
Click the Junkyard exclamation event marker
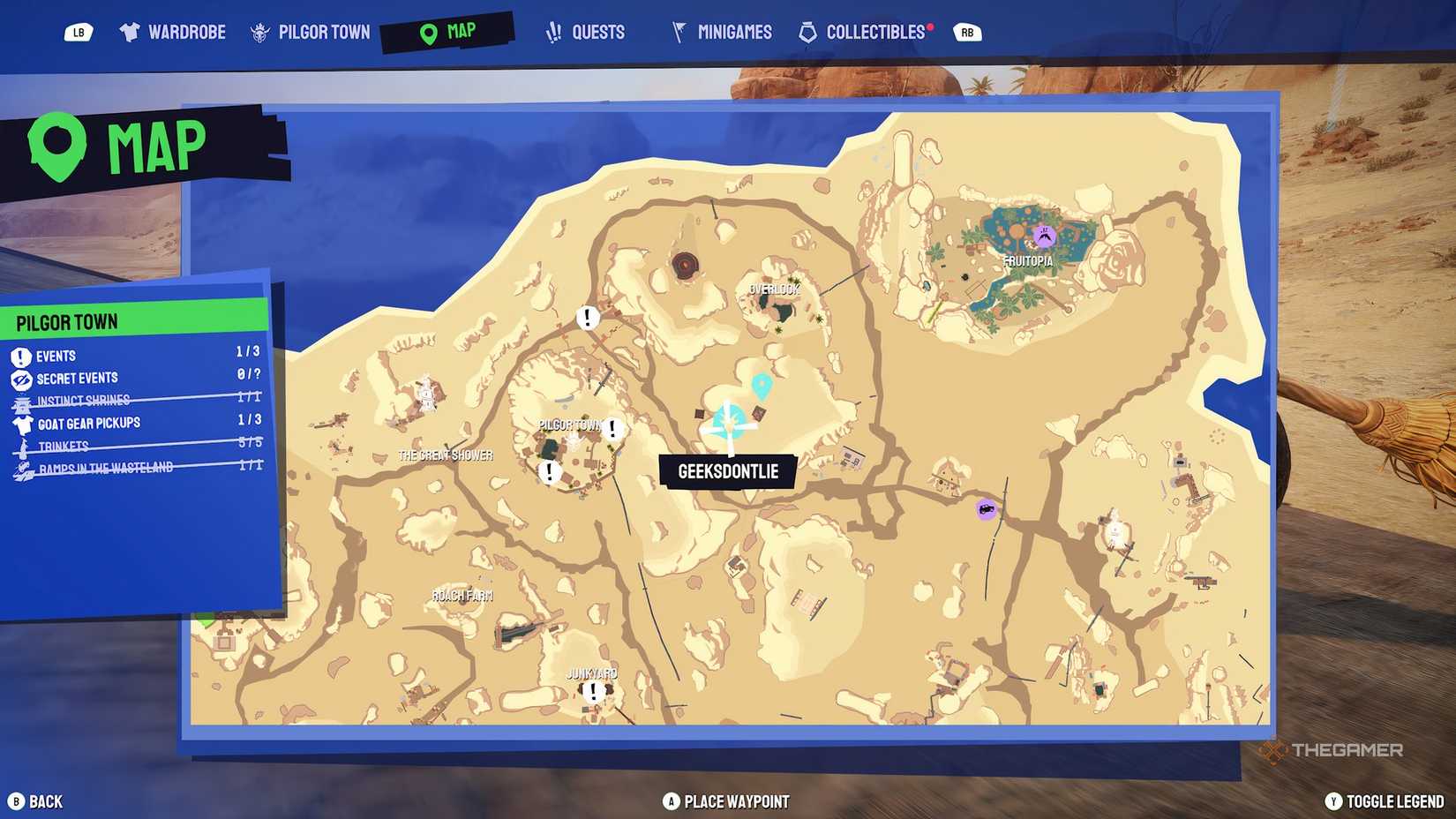tap(592, 692)
